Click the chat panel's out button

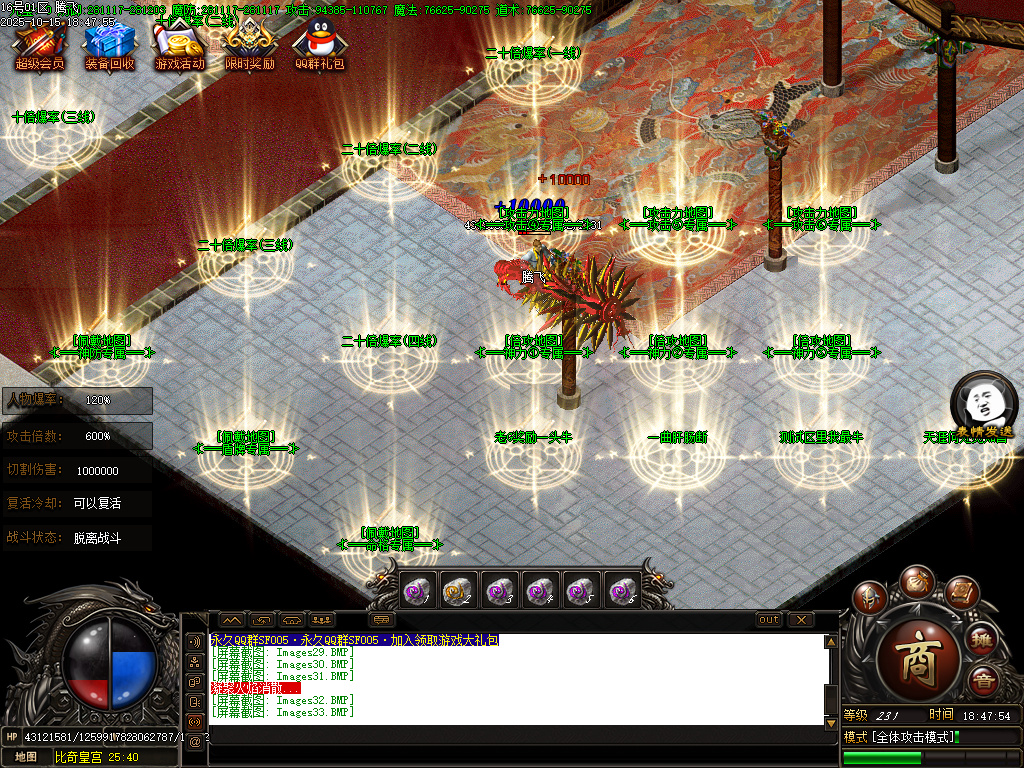[769, 620]
